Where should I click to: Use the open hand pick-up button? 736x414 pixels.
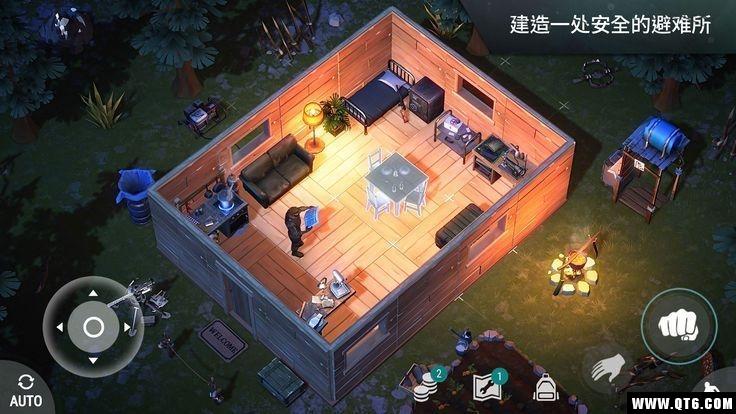[x=603, y=370]
